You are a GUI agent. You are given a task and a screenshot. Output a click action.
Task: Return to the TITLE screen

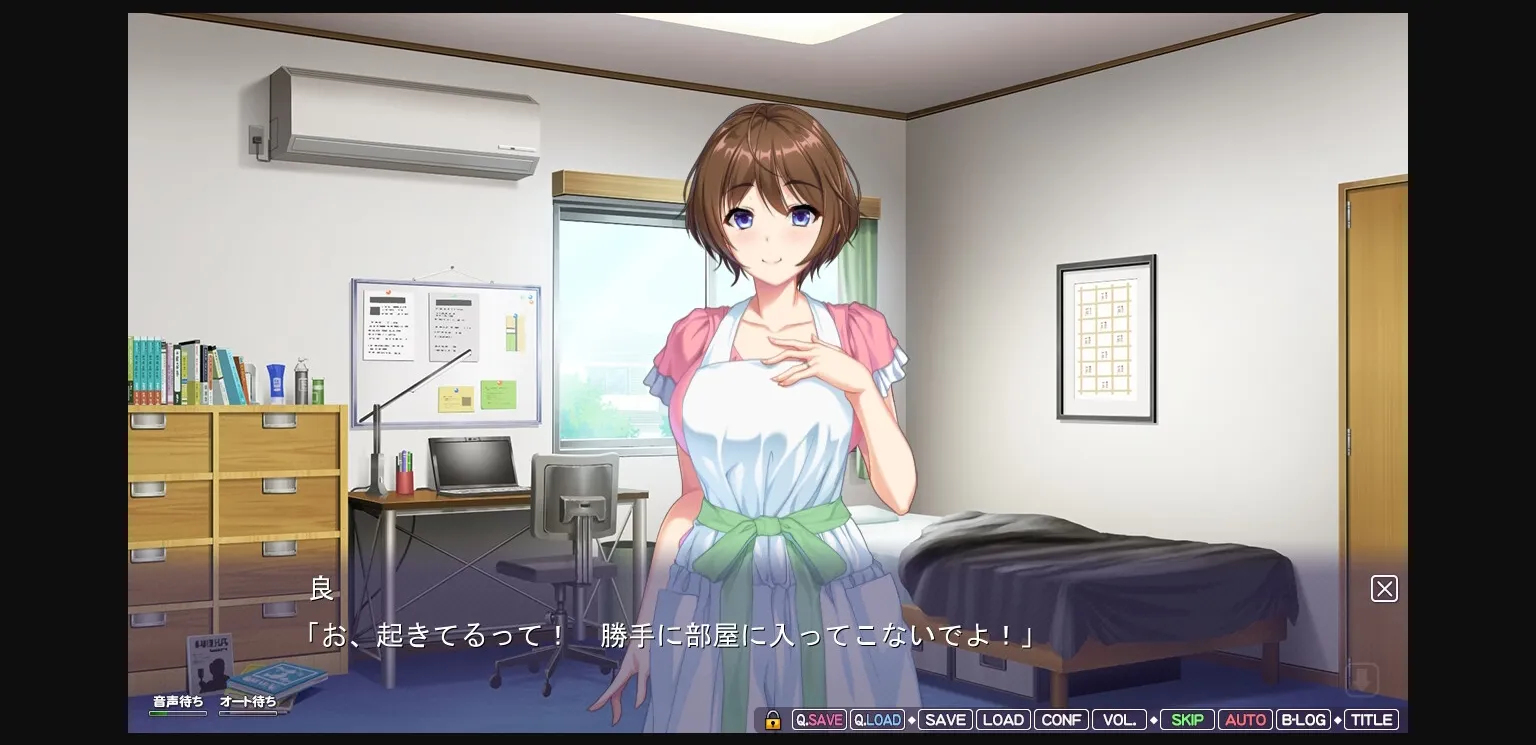tap(1371, 719)
